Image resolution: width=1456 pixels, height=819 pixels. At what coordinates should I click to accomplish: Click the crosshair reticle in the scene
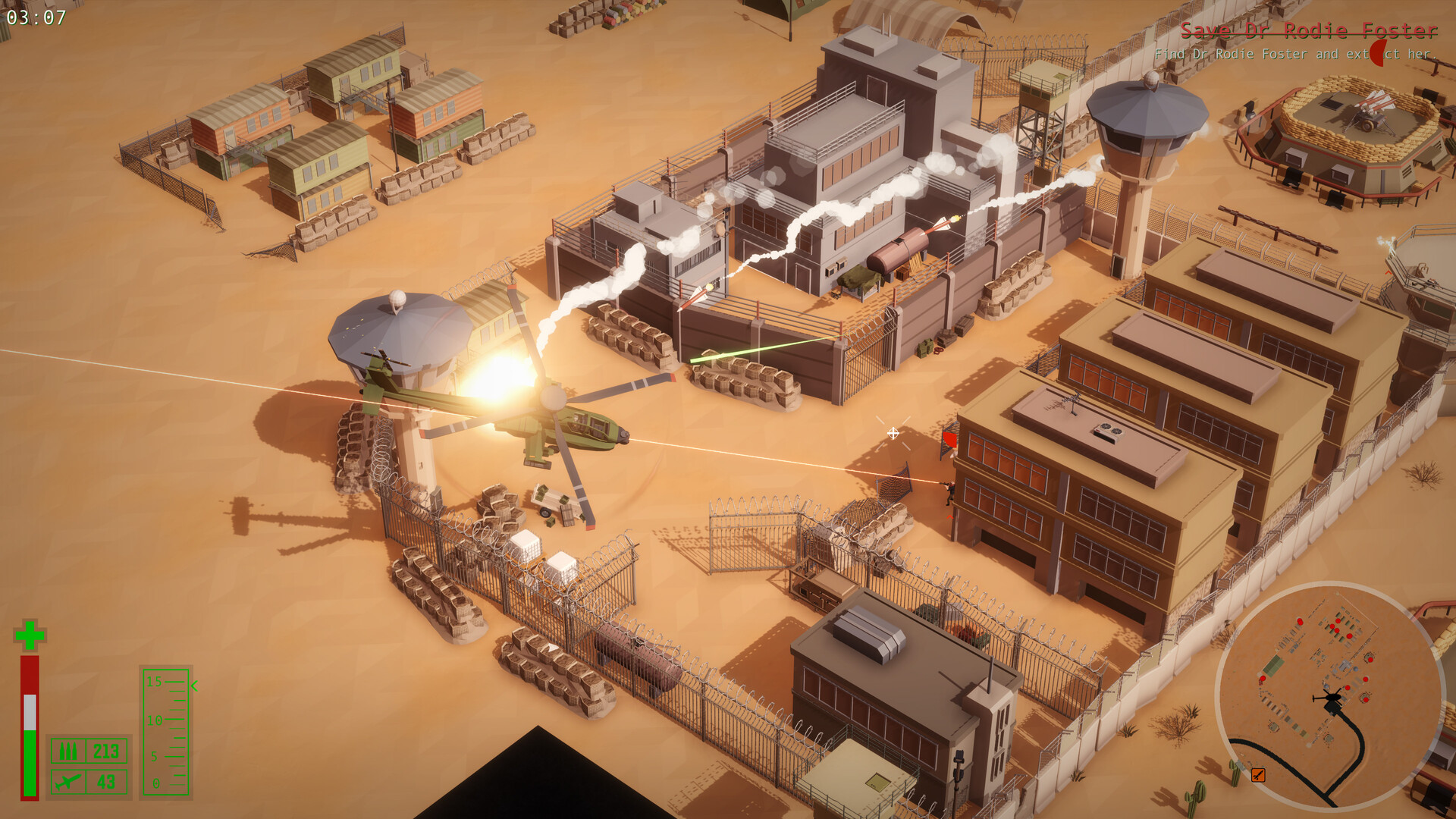click(x=893, y=434)
